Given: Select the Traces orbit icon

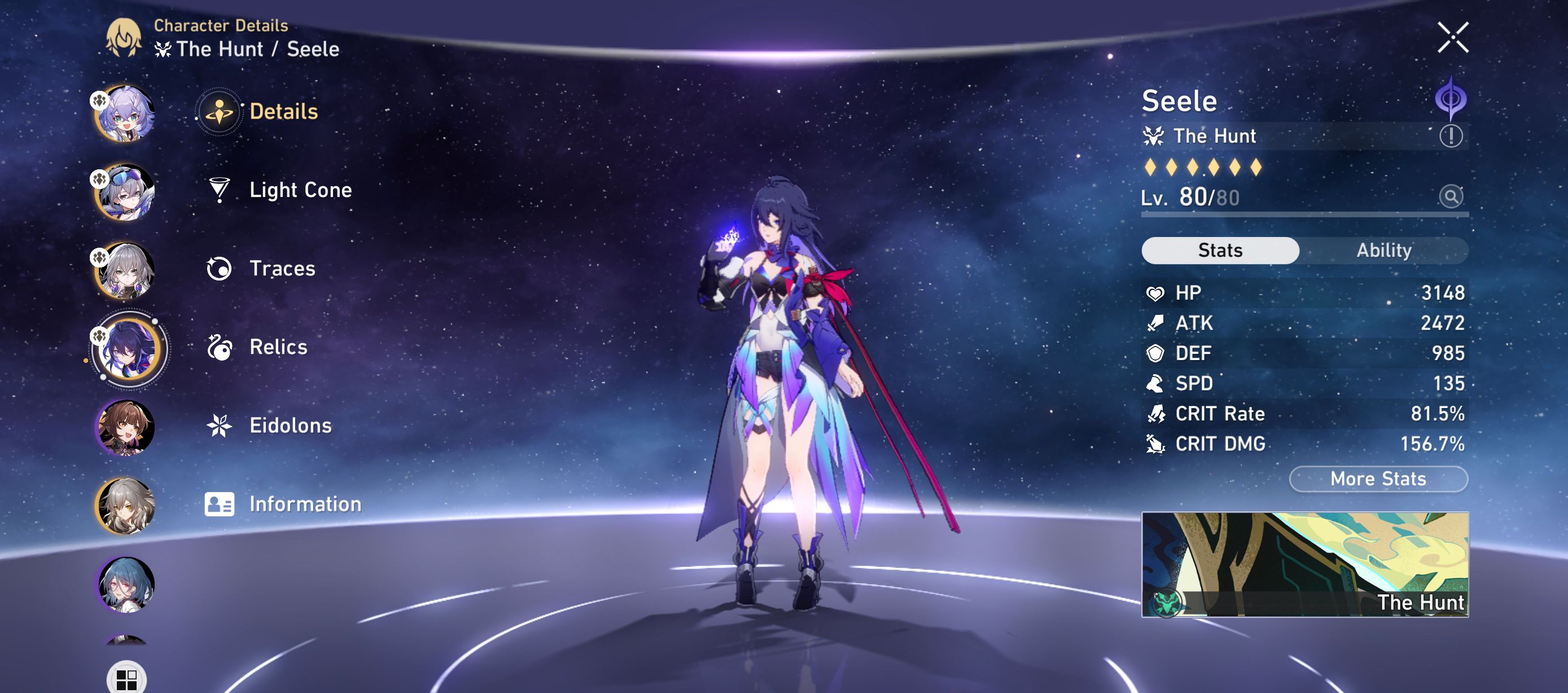Looking at the screenshot, I should click(219, 269).
